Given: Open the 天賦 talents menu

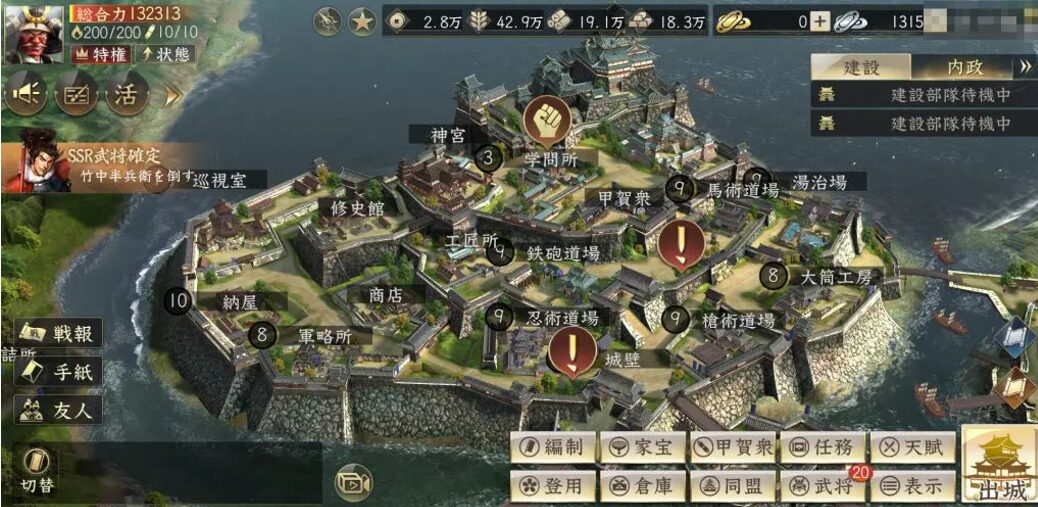Looking at the screenshot, I should (912, 447).
